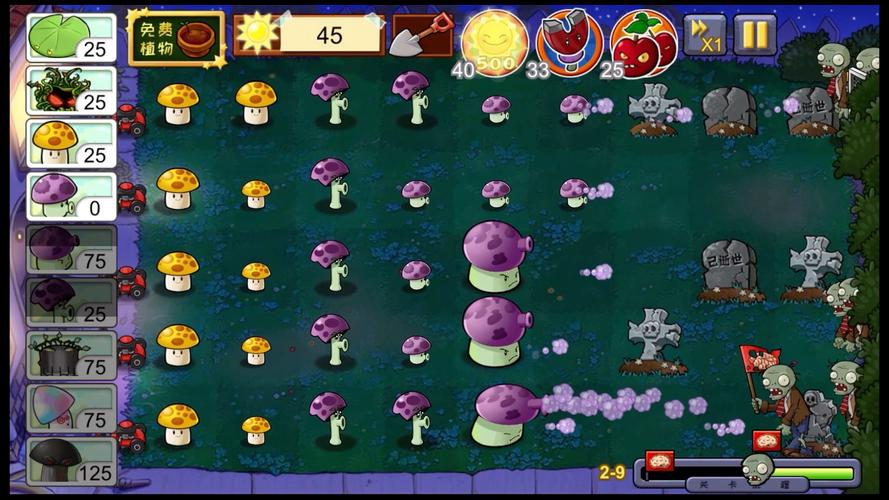Select the Hypno-shroom seed card
The width and height of the screenshot is (889, 500).
[70, 407]
